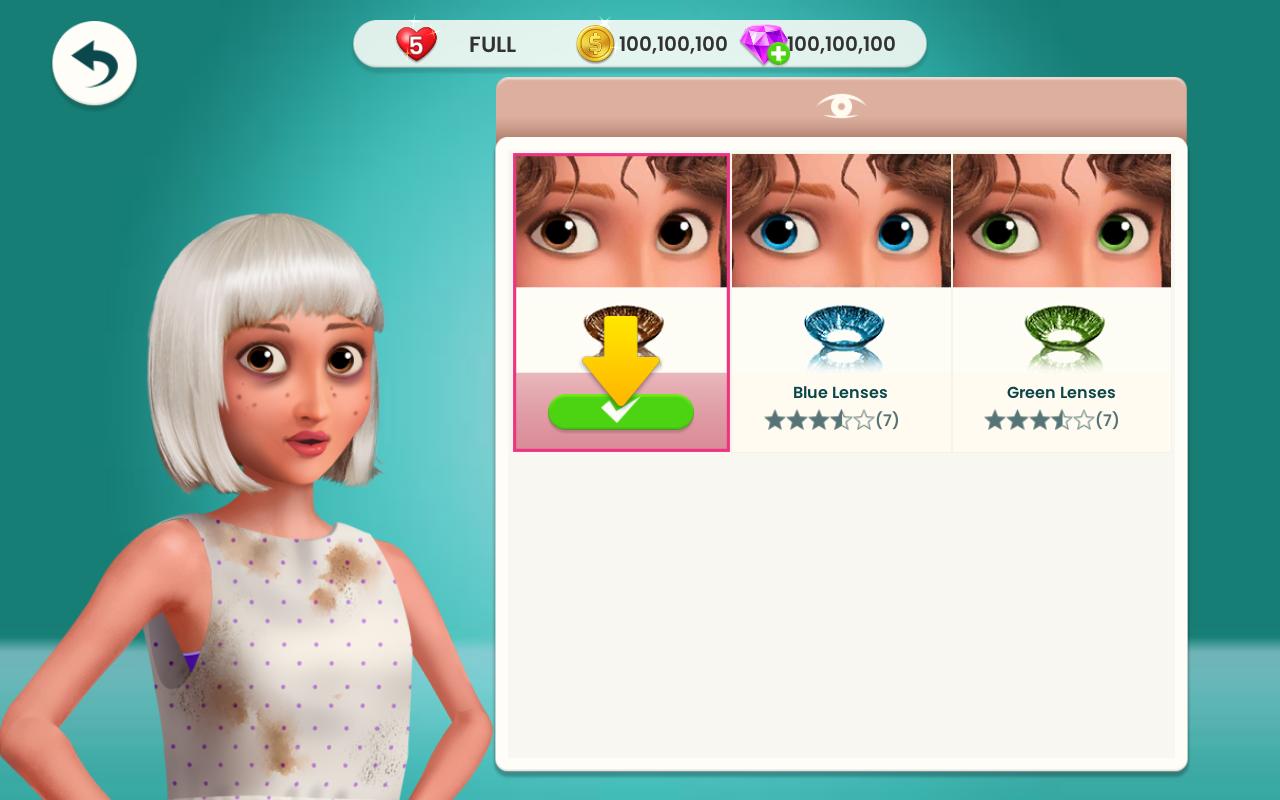Confirm selection with green checkmark button
Screen dimensions: 1280x800
coord(621,412)
